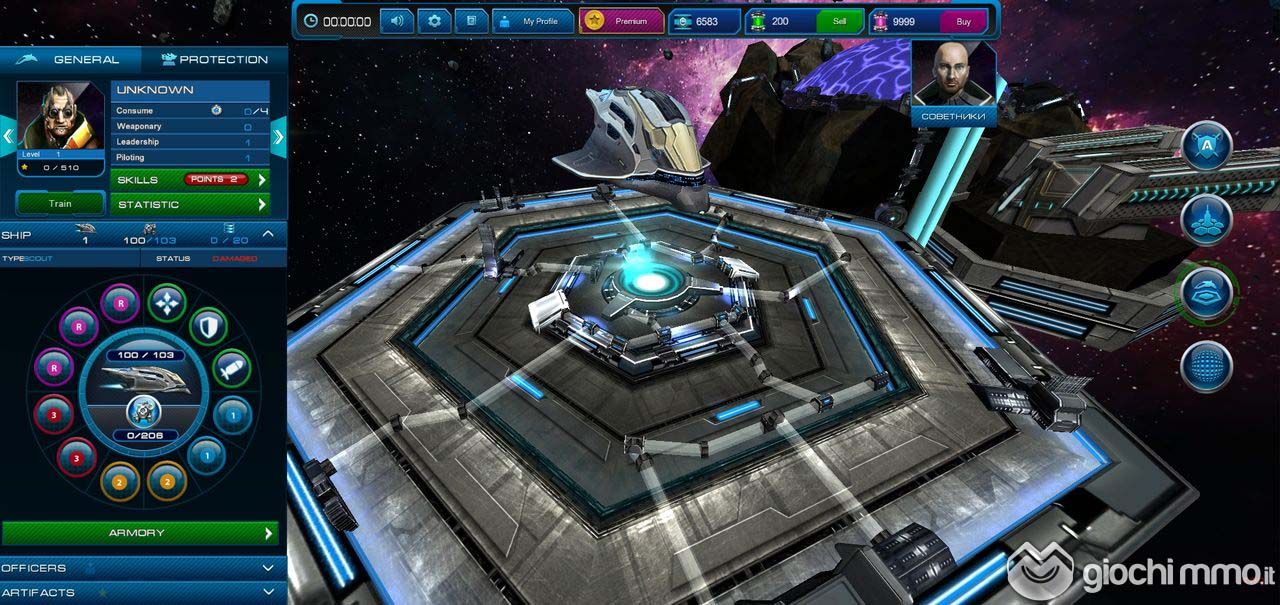Click the globe grid round button
This screenshot has width=1280, height=605.
pyautogui.click(x=1206, y=366)
